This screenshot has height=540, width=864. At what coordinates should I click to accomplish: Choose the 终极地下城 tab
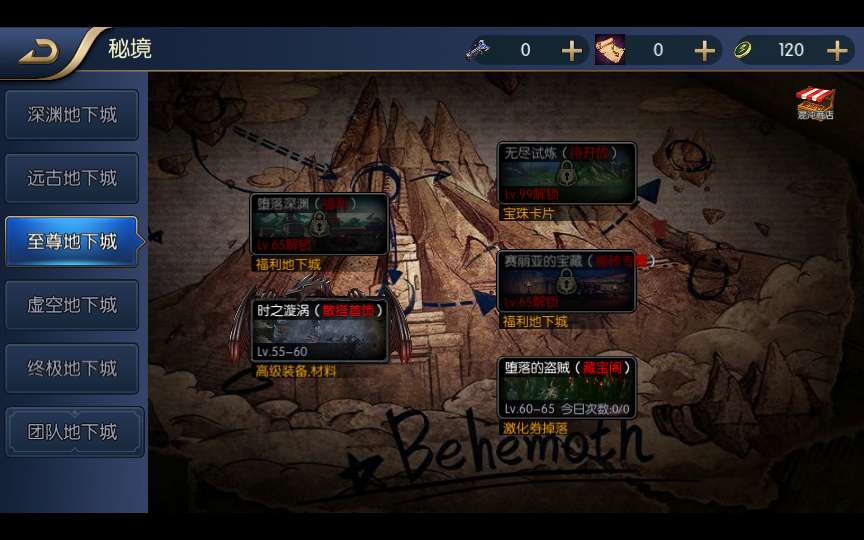point(72,368)
